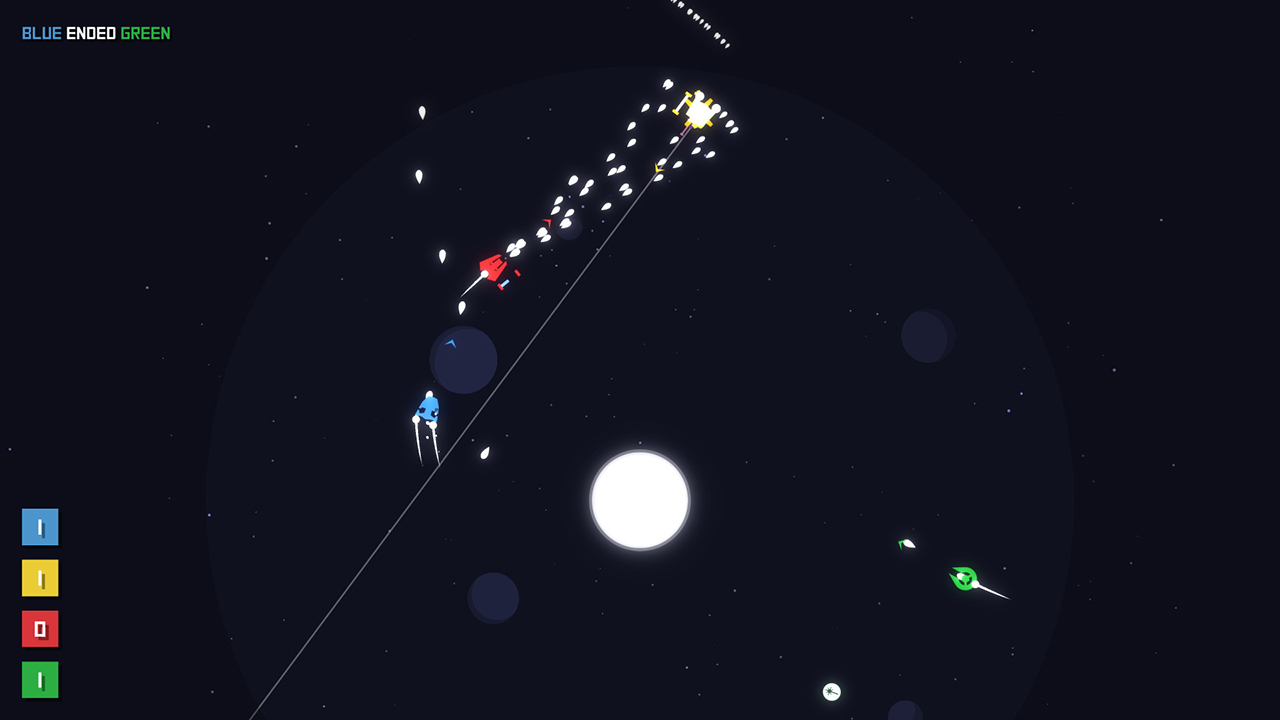
Task: Click the green score counter
Action: tap(40, 680)
